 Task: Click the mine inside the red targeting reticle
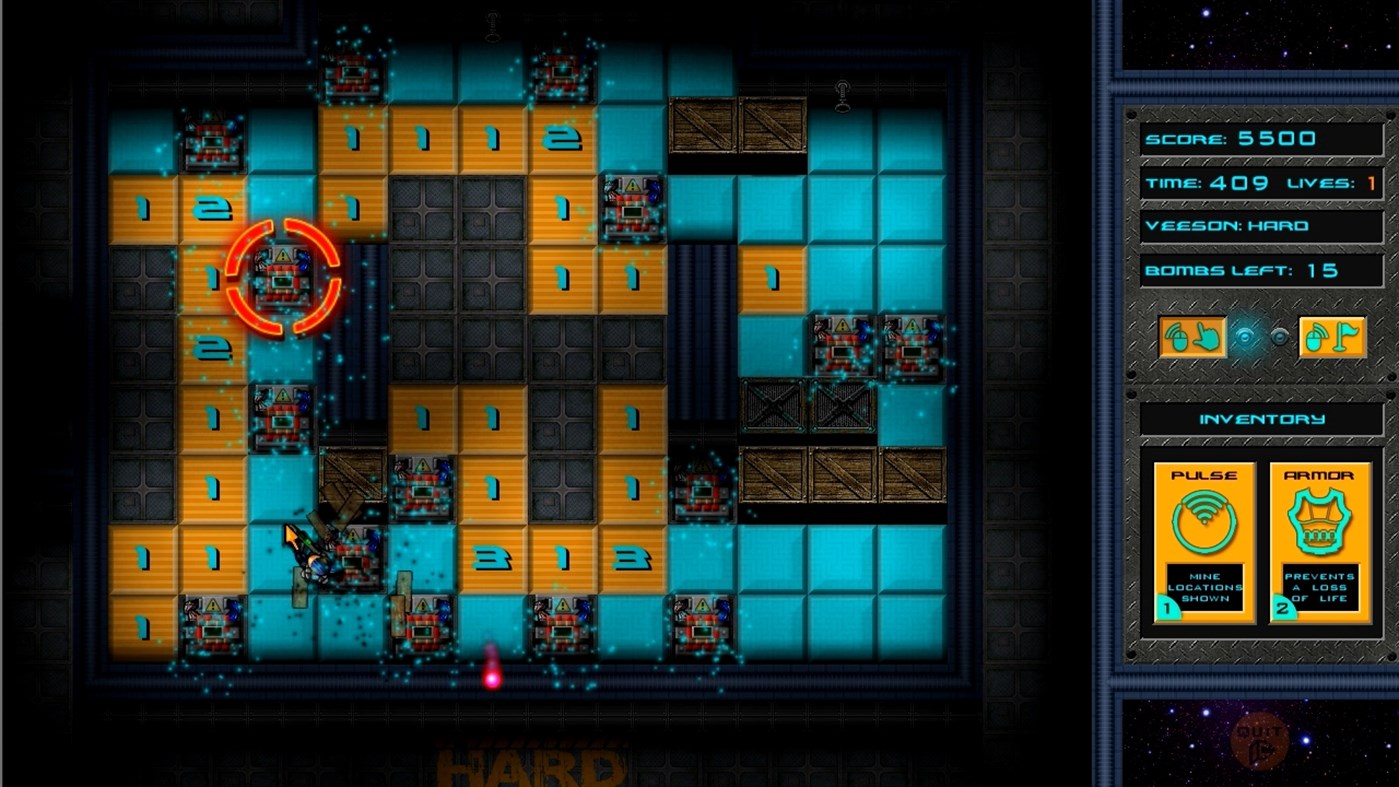click(285, 278)
